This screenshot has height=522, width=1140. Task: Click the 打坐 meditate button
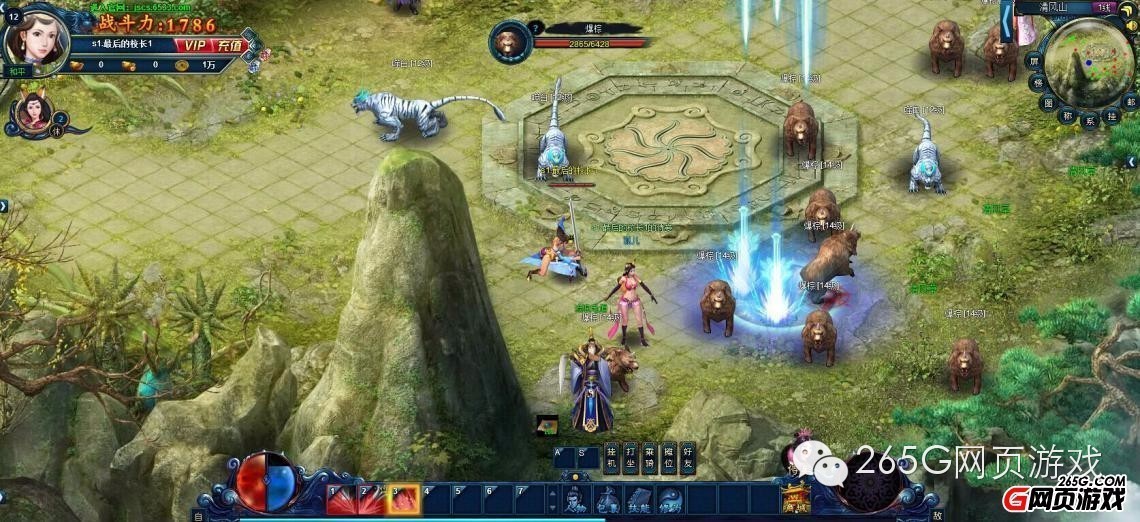point(630,458)
